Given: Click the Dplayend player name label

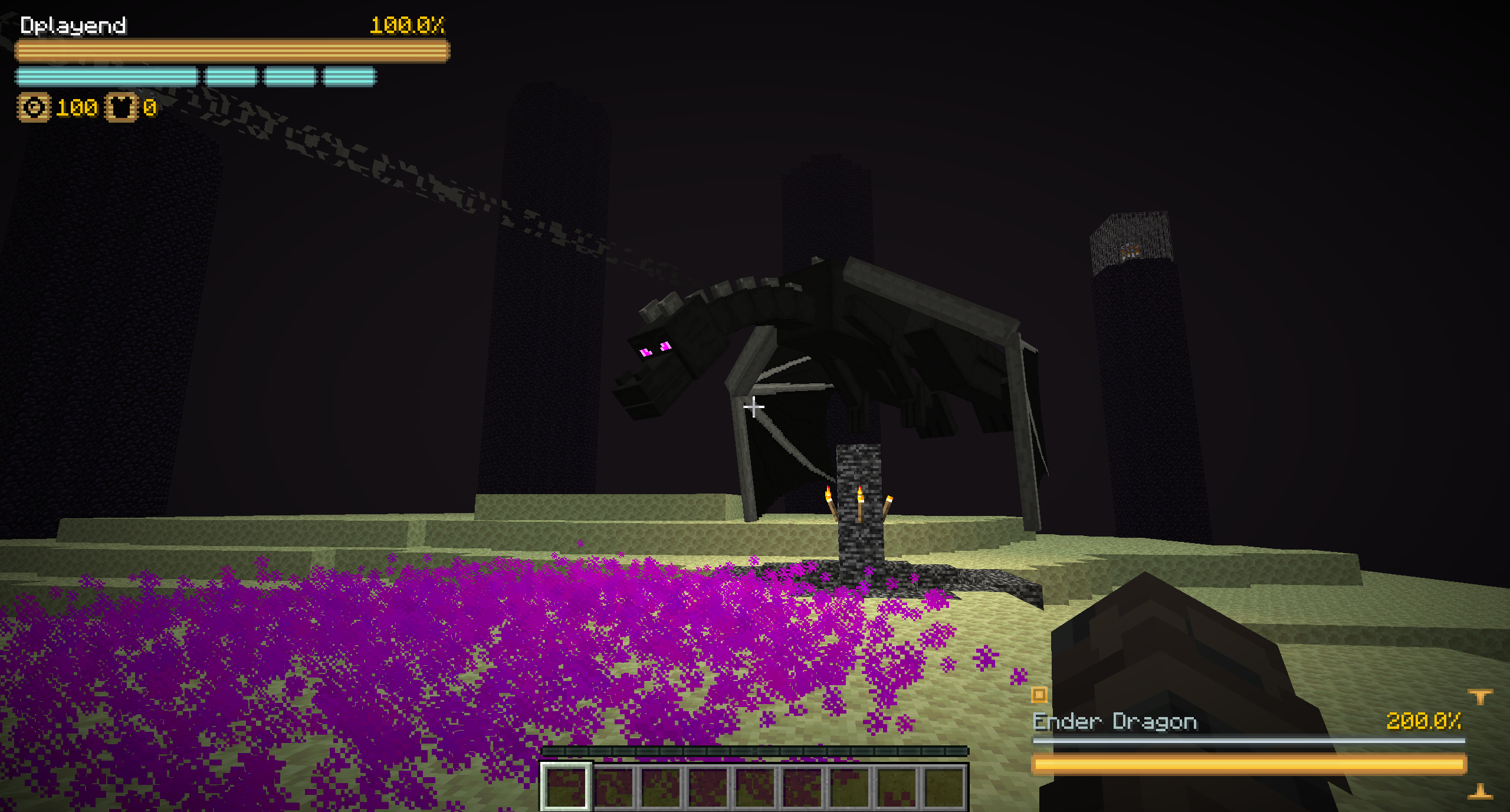Looking at the screenshot, I should coord(73,25).
